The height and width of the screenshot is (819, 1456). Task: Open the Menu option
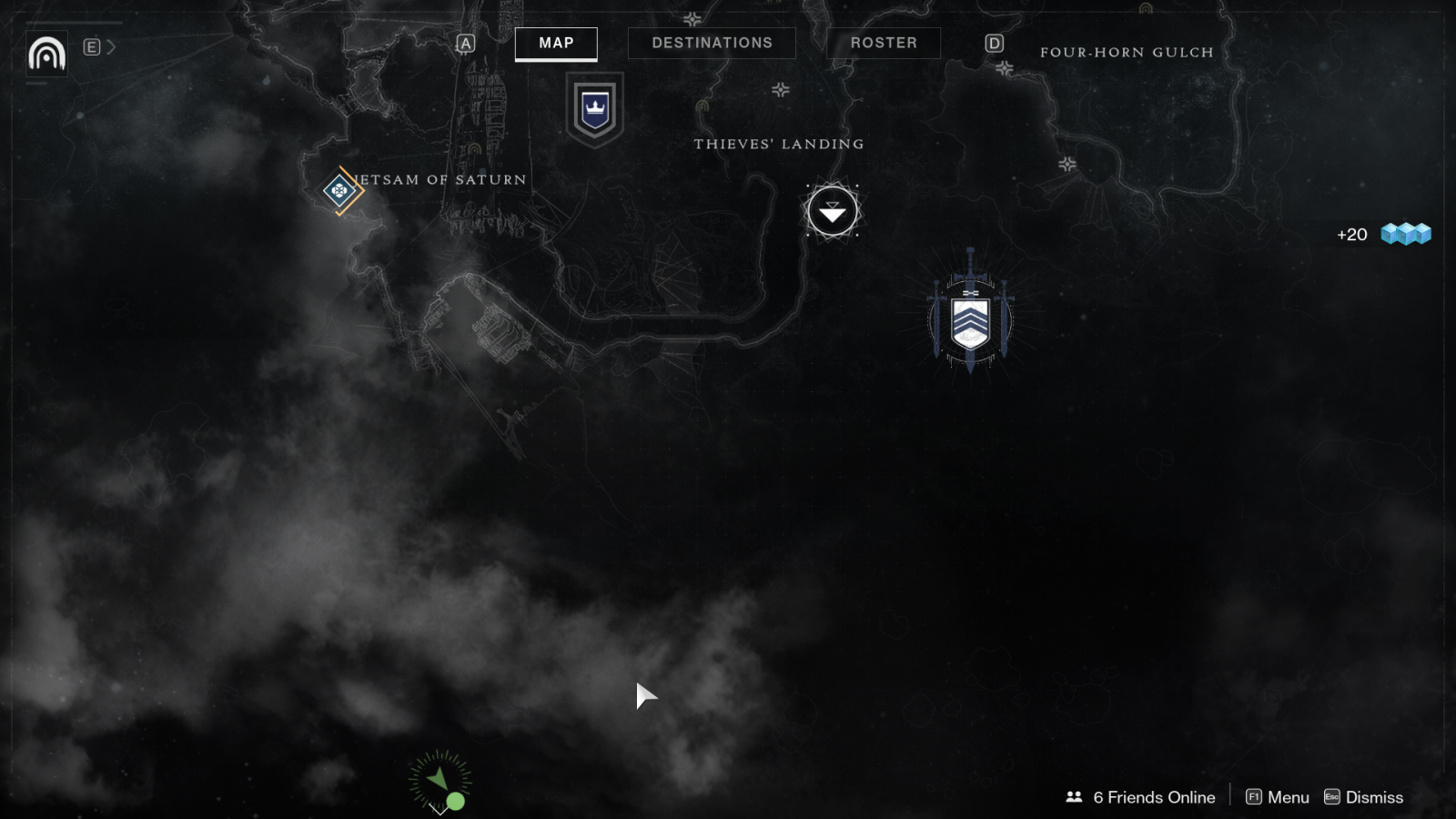tap(1277, 797)
